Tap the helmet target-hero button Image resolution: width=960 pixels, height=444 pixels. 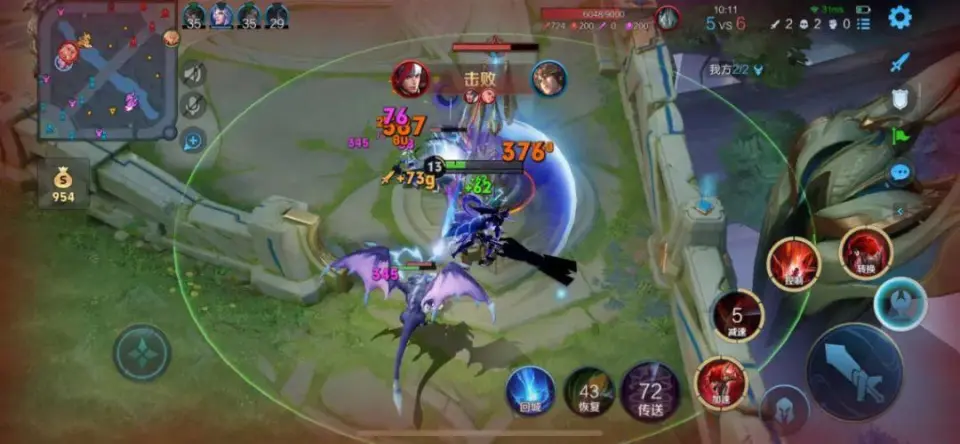784,409
